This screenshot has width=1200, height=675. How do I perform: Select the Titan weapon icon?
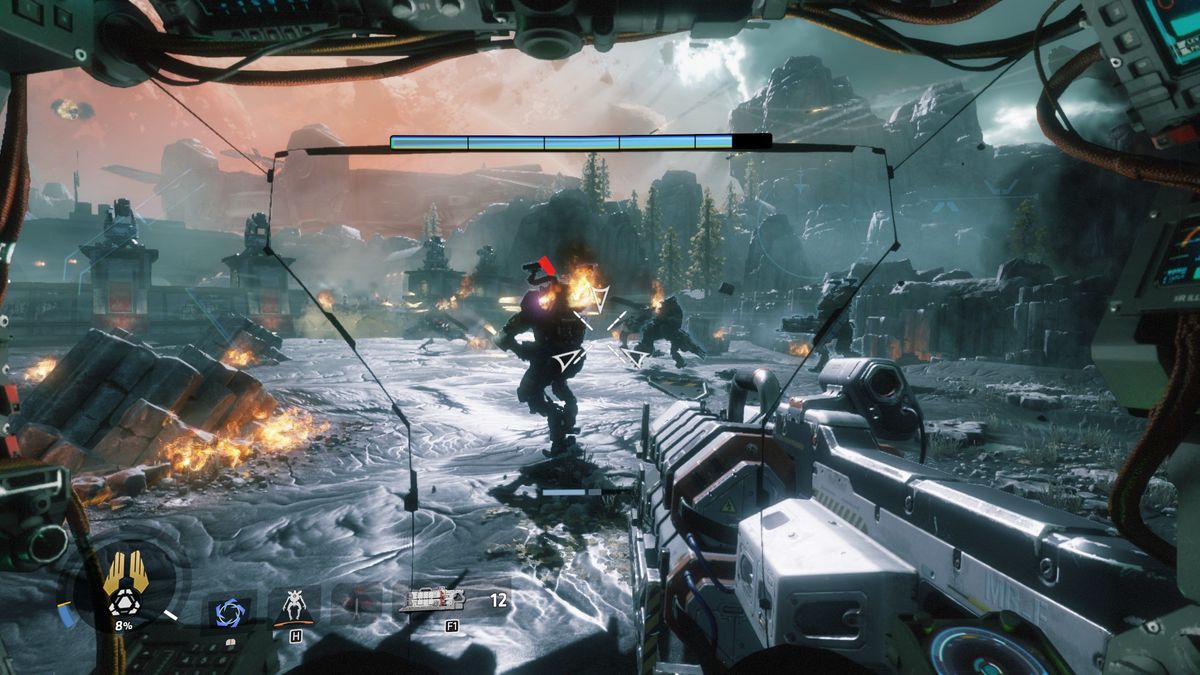point(432,600)
